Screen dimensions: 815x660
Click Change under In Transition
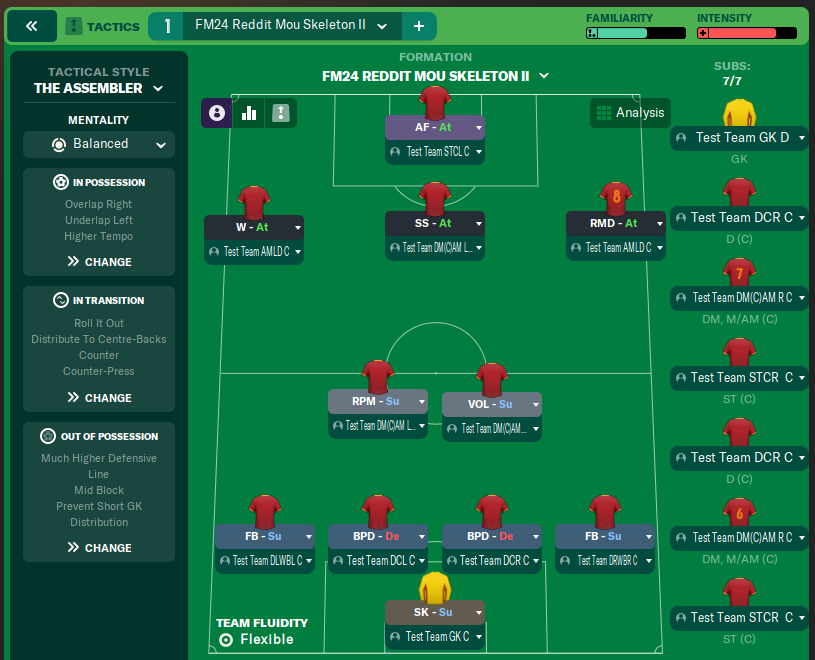99,398
